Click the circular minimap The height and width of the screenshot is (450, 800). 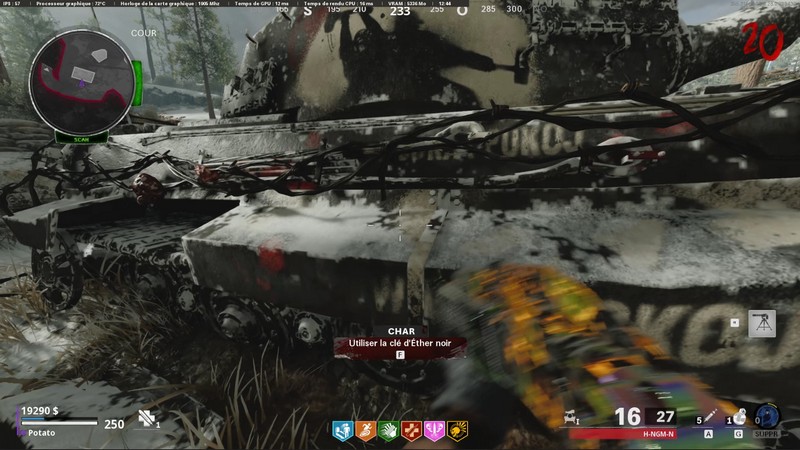click(x=84, y=84)
